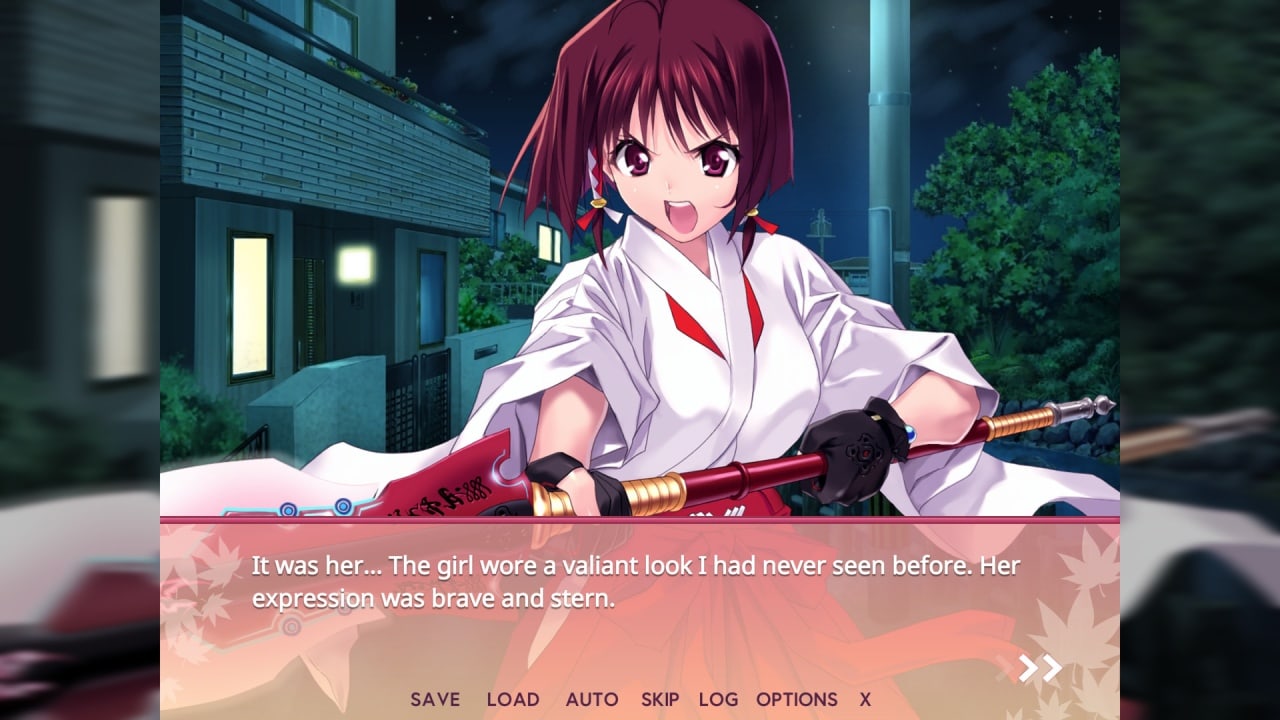This screenshot has height=720, width=1280.
Task: Show the dialogue LOG
Action: pos(718,700)
